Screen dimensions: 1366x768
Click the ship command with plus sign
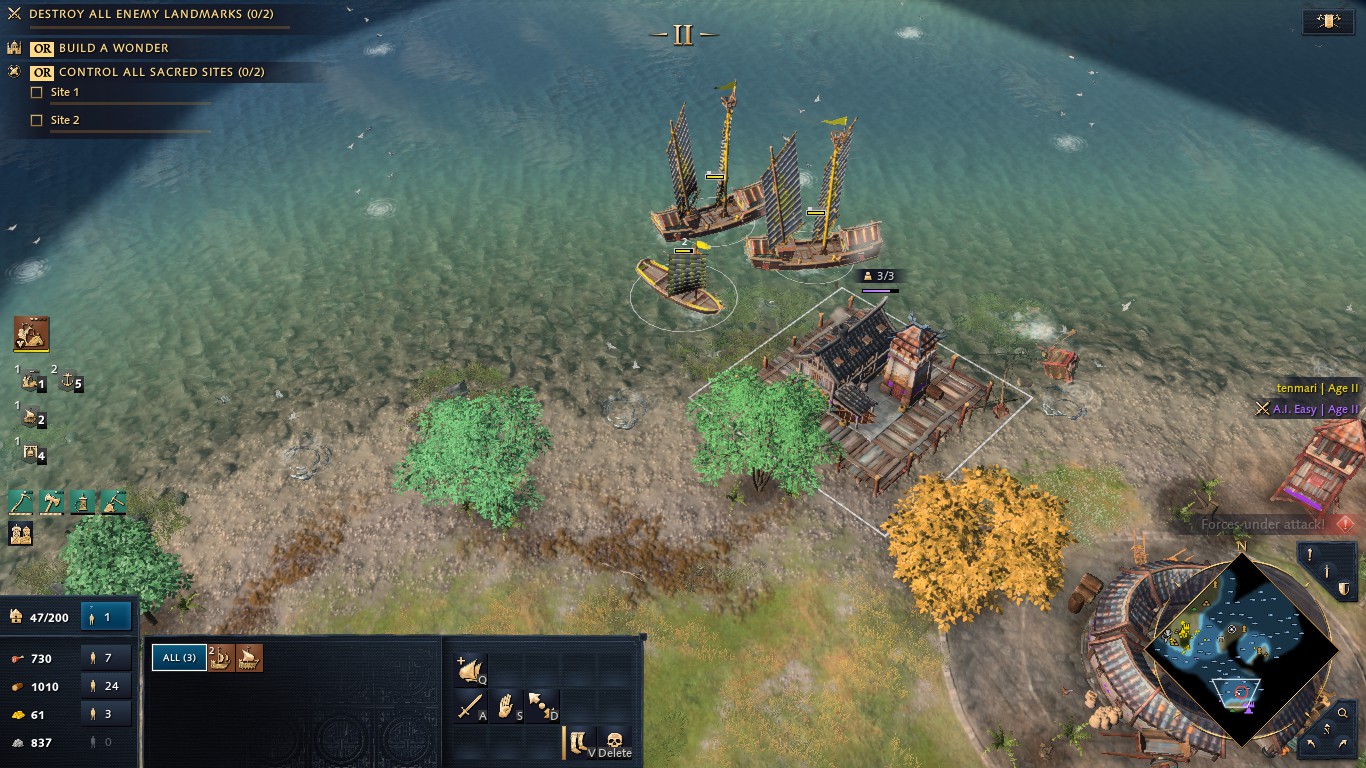pyautogui.click(x=471, y=670)
